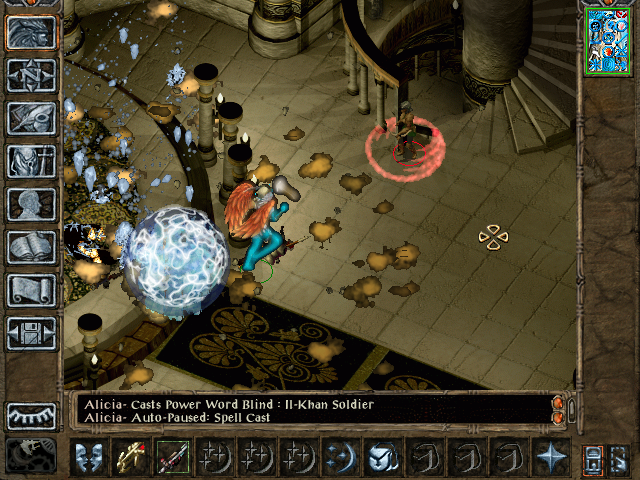Open the priest scroll screen
Viewport: 640px width, 480px height.
31,290
